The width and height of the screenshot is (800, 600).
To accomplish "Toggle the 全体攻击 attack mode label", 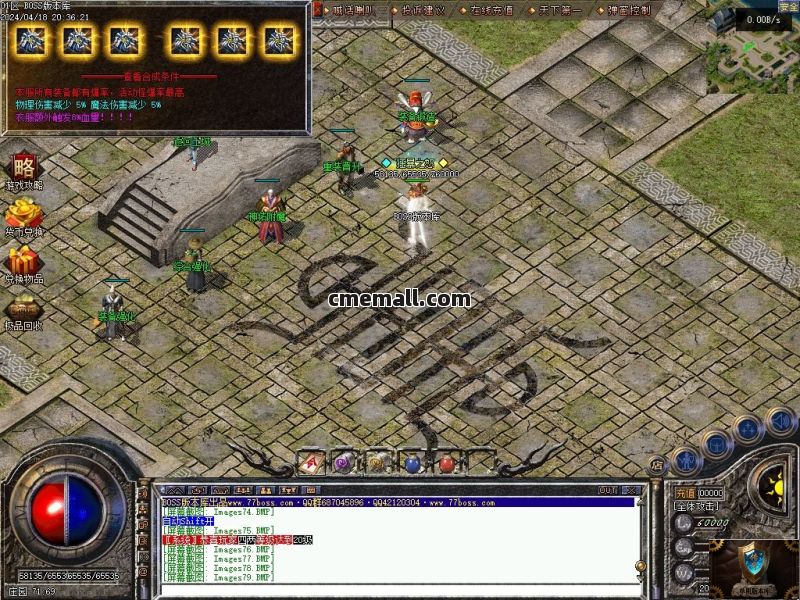I will [697, 507].
